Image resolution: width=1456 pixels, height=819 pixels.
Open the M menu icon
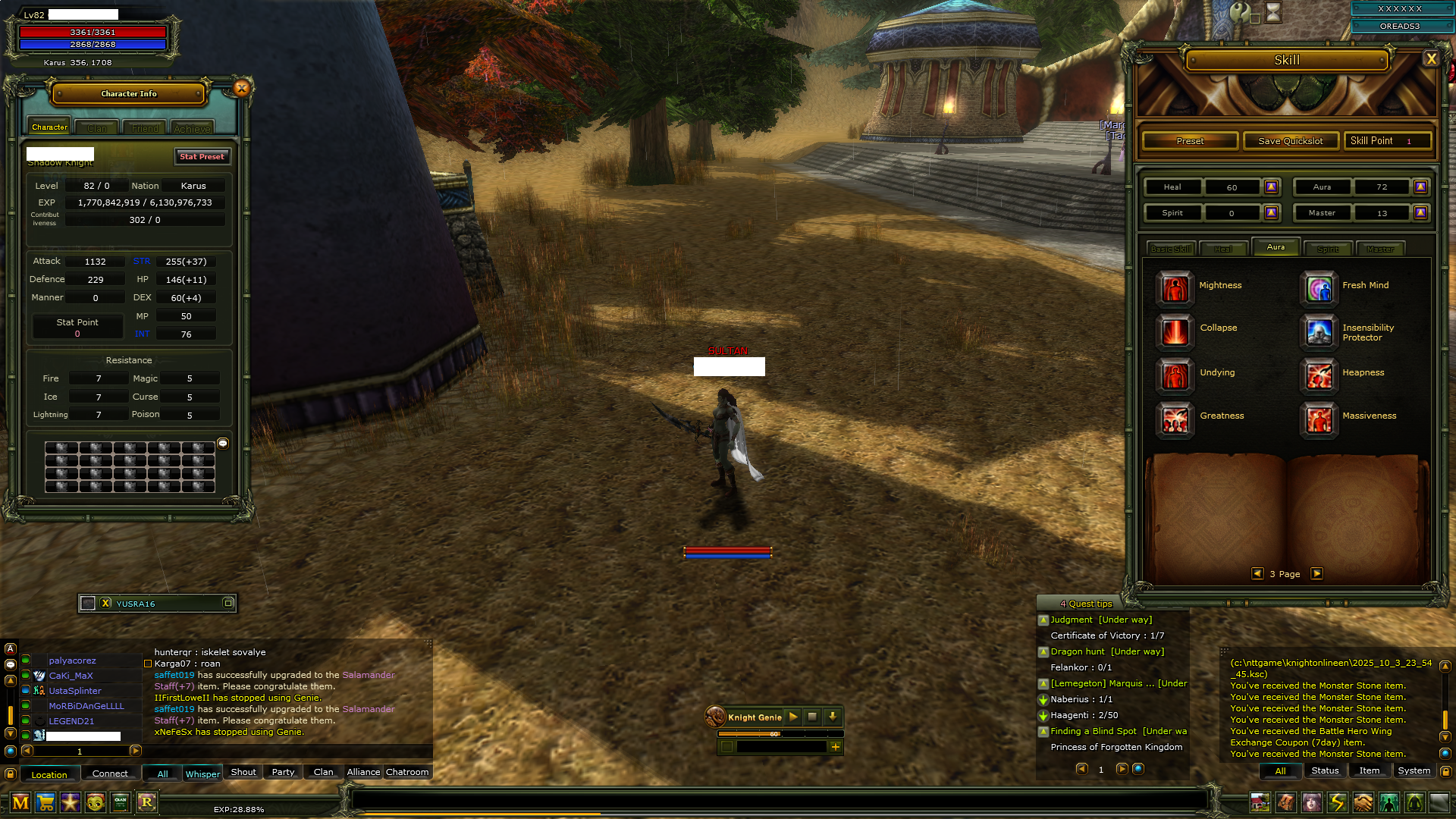point(20,802)
